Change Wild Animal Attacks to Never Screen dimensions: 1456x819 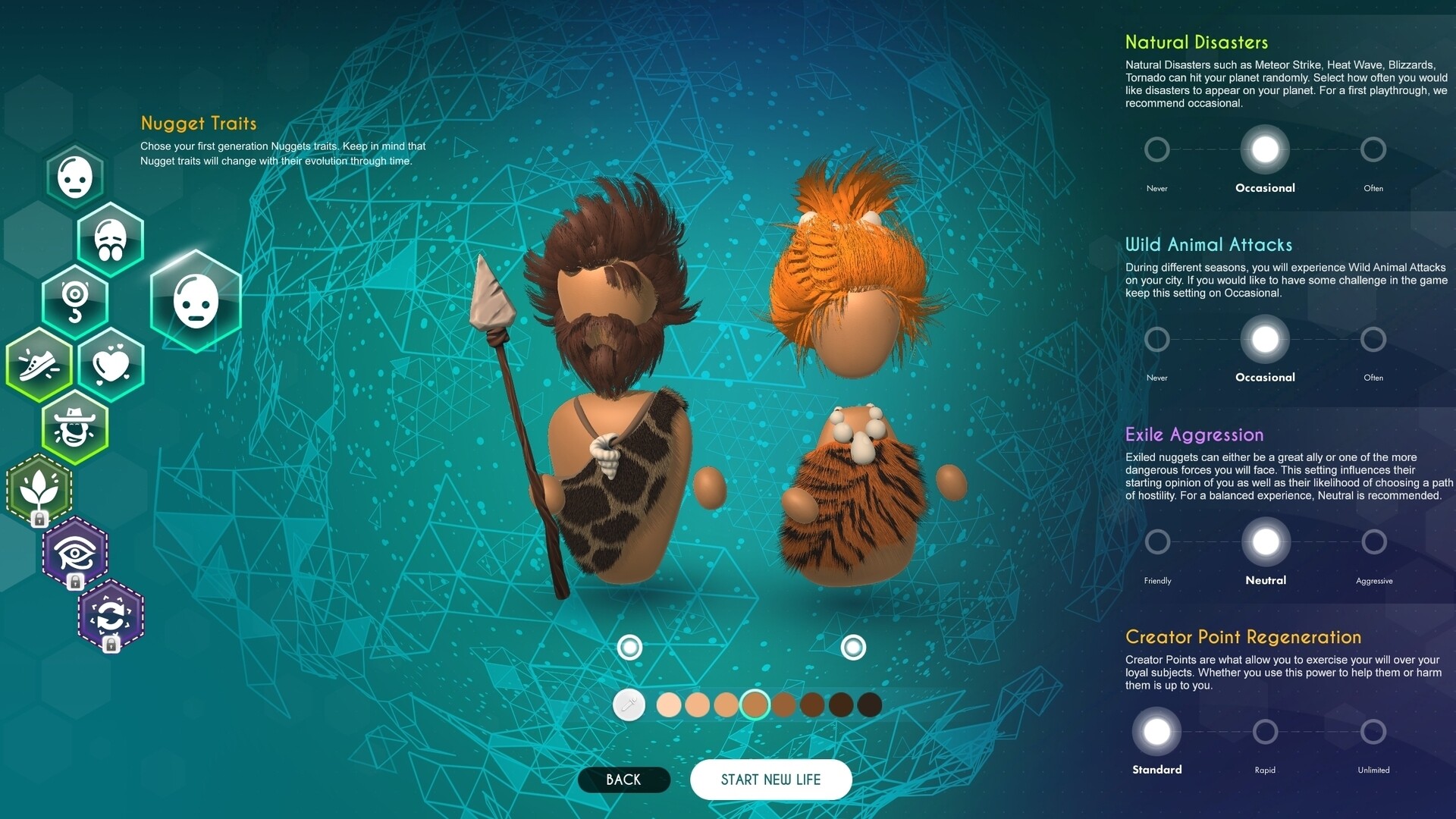click(1156, 340)
